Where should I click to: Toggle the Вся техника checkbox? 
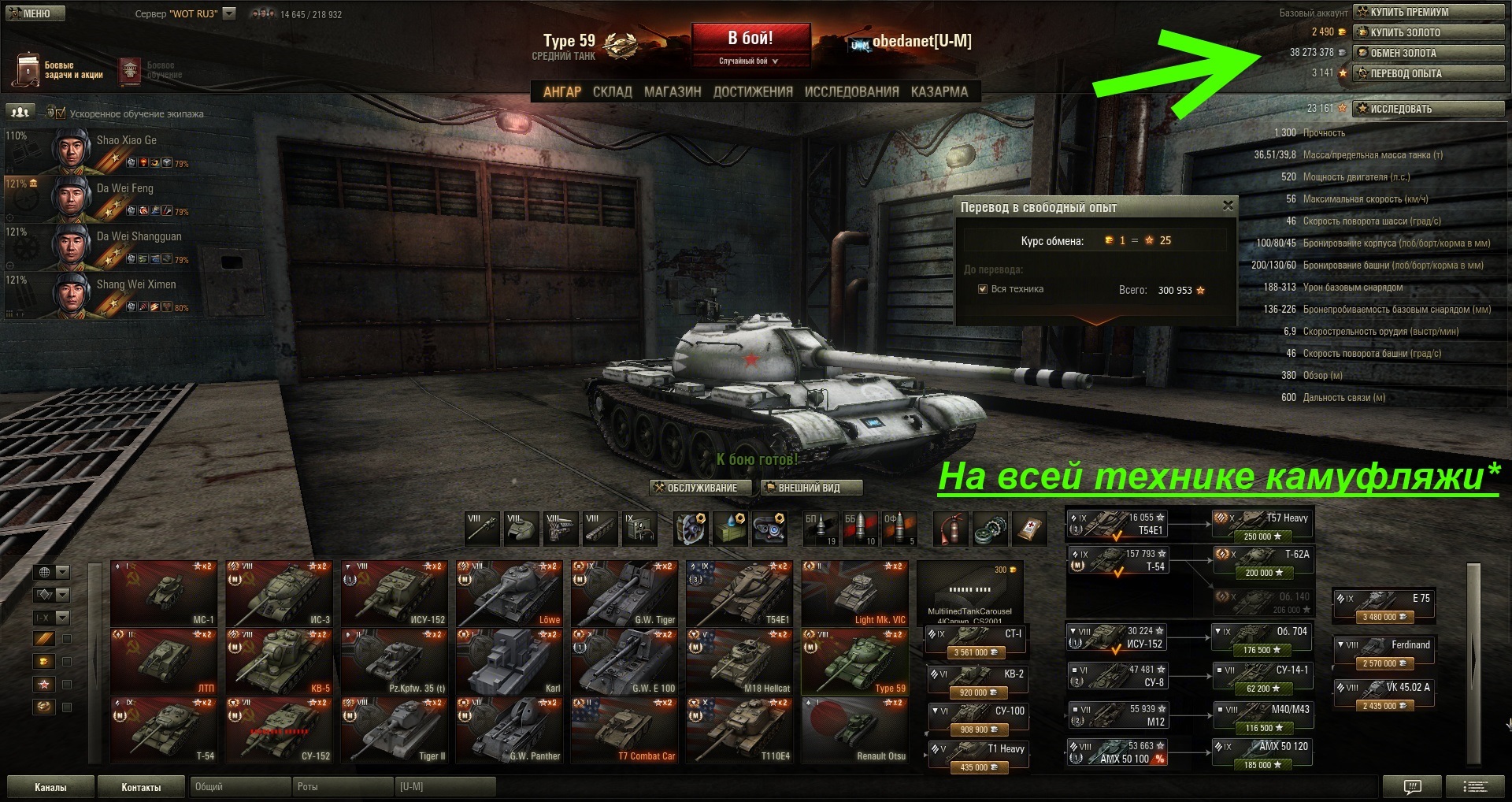[983, 289]
